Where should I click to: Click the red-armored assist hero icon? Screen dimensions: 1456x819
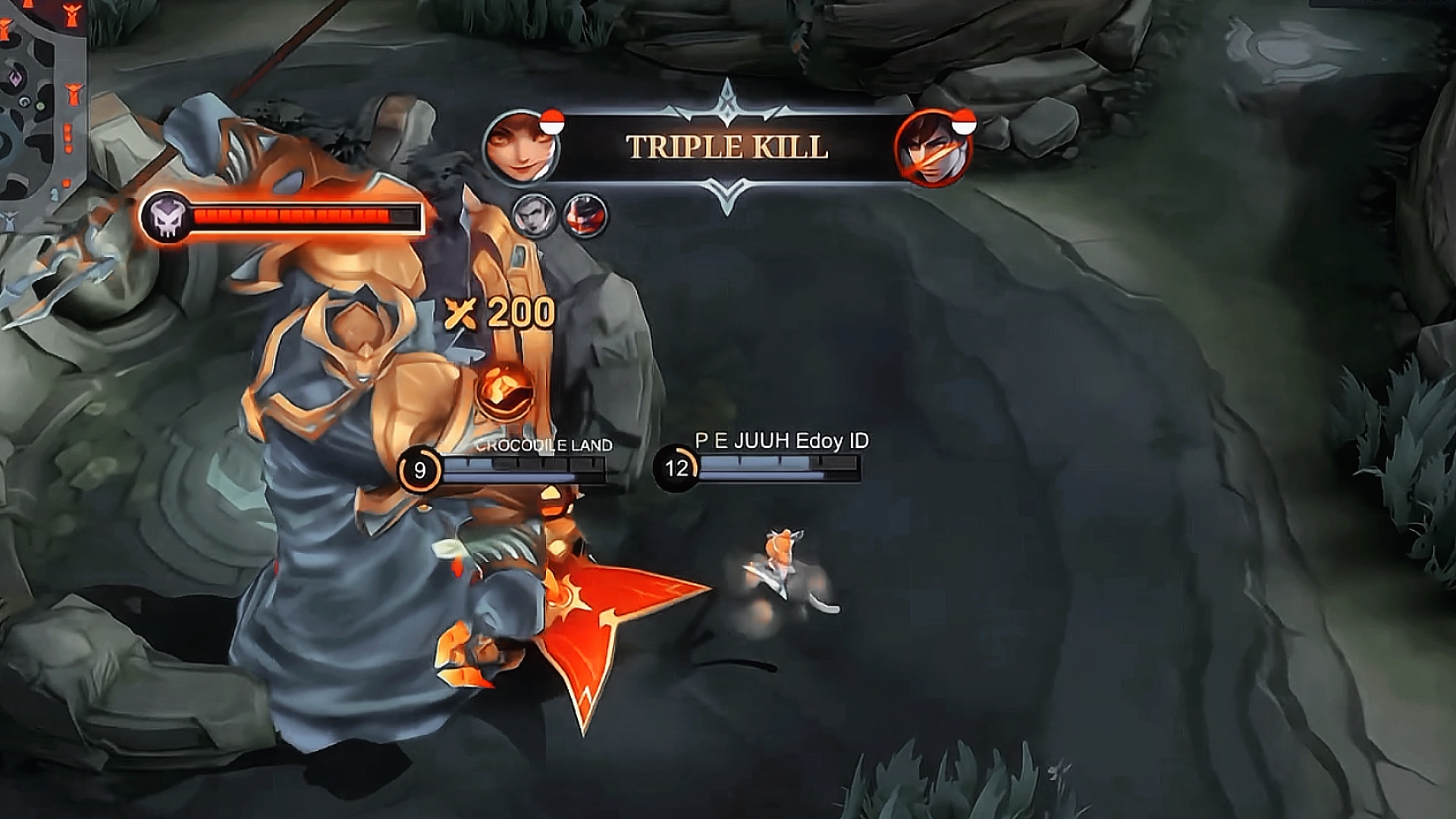coord(585,215)
